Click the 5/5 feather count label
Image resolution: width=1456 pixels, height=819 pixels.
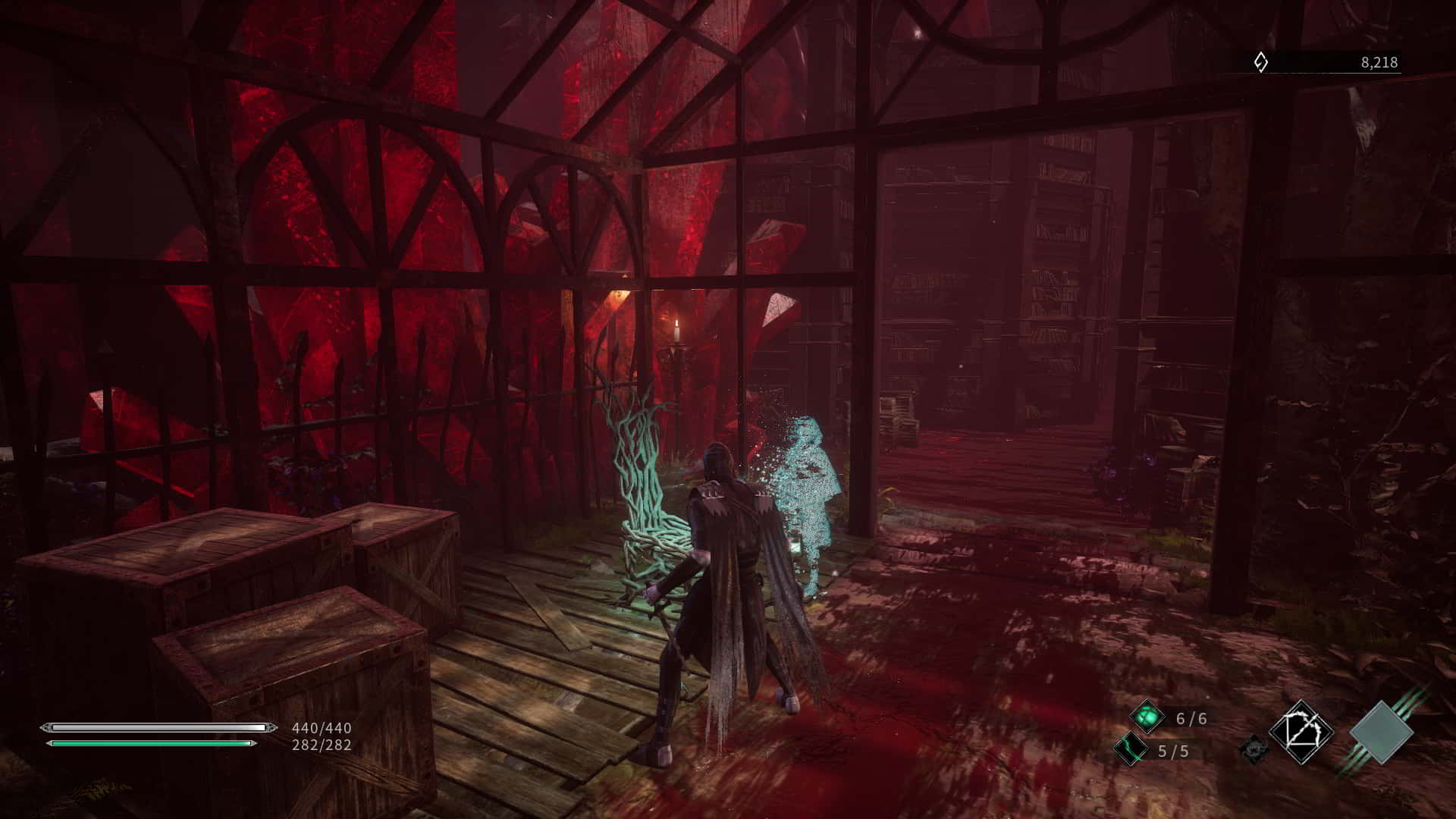[x=1174, y=751]
